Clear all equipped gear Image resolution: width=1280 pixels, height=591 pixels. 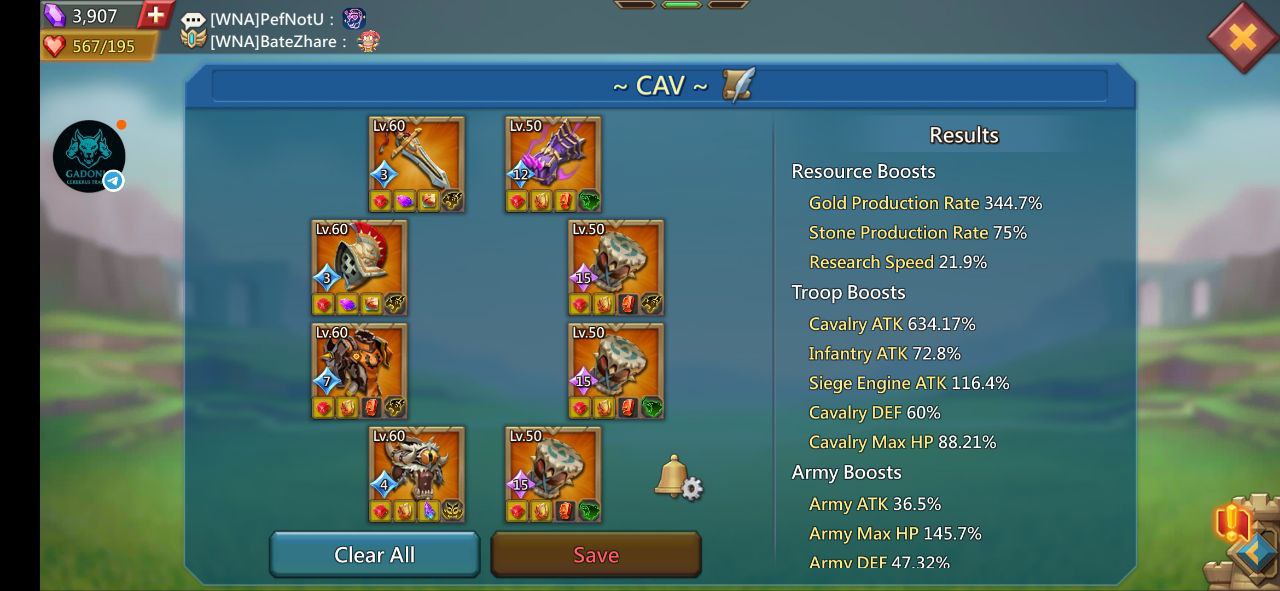point(374,555)
